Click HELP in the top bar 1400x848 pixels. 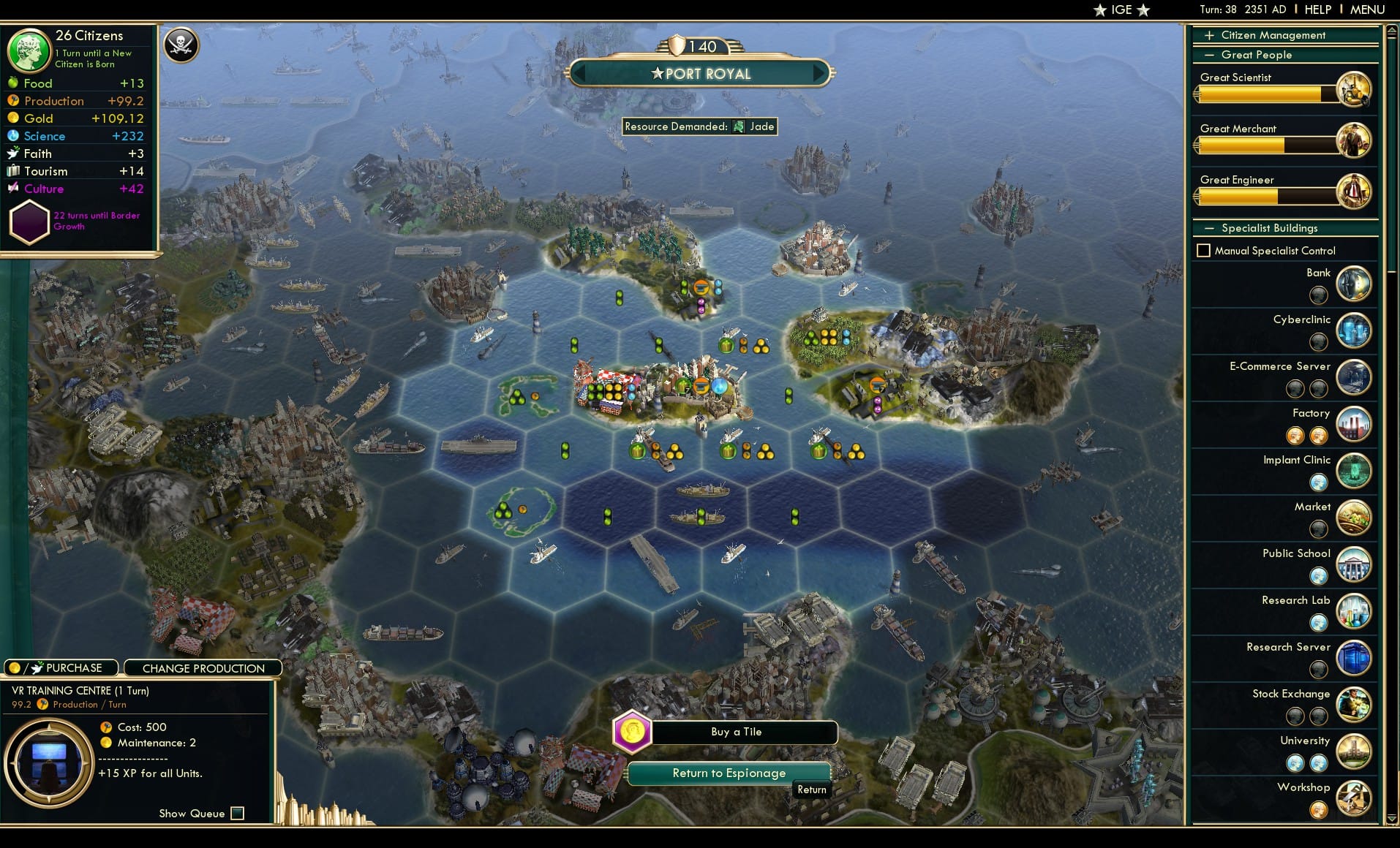(x=1317, y=10)
